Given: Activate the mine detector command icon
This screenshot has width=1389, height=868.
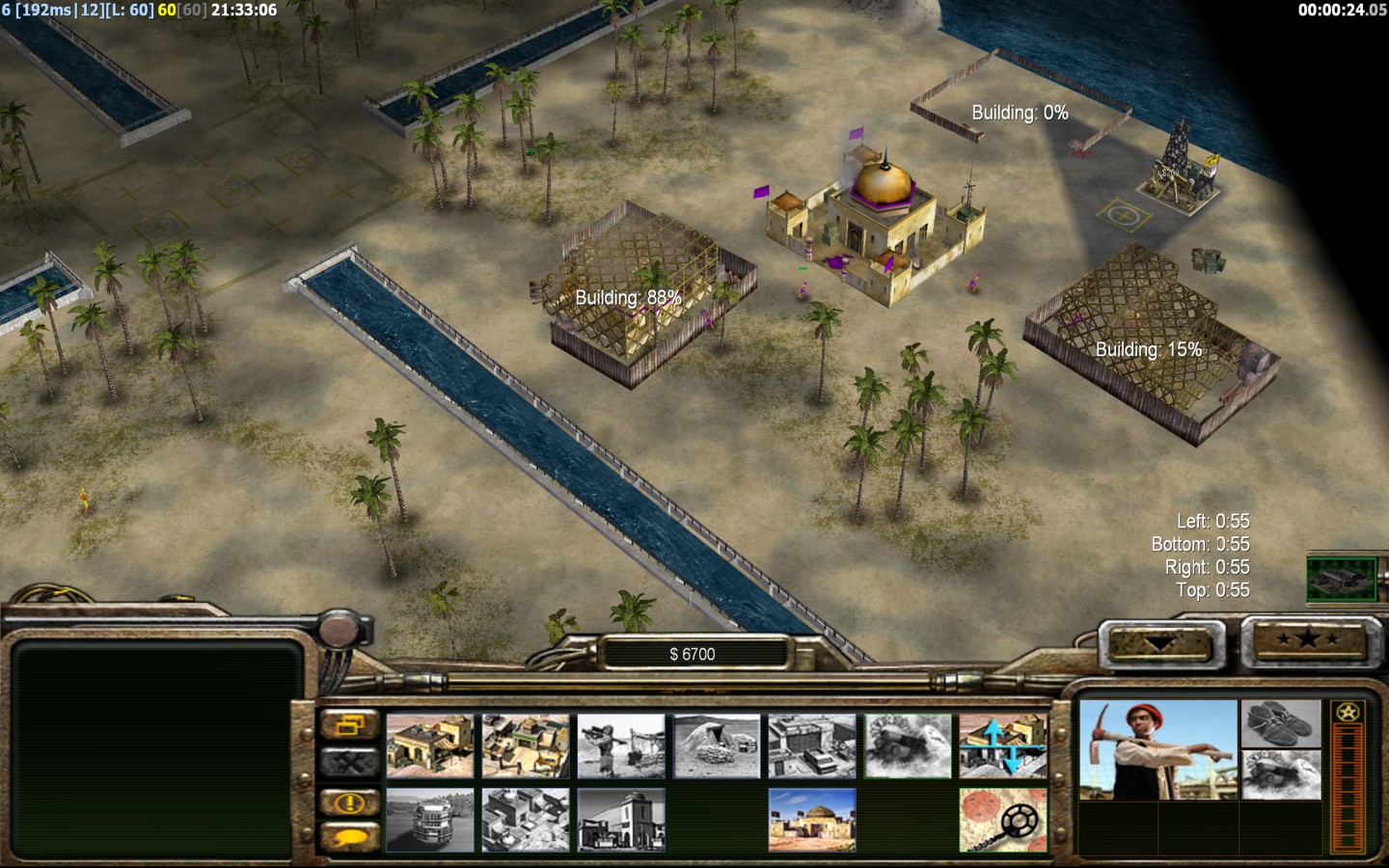Looking at the screenshot, I should [x=1003, y=820].
